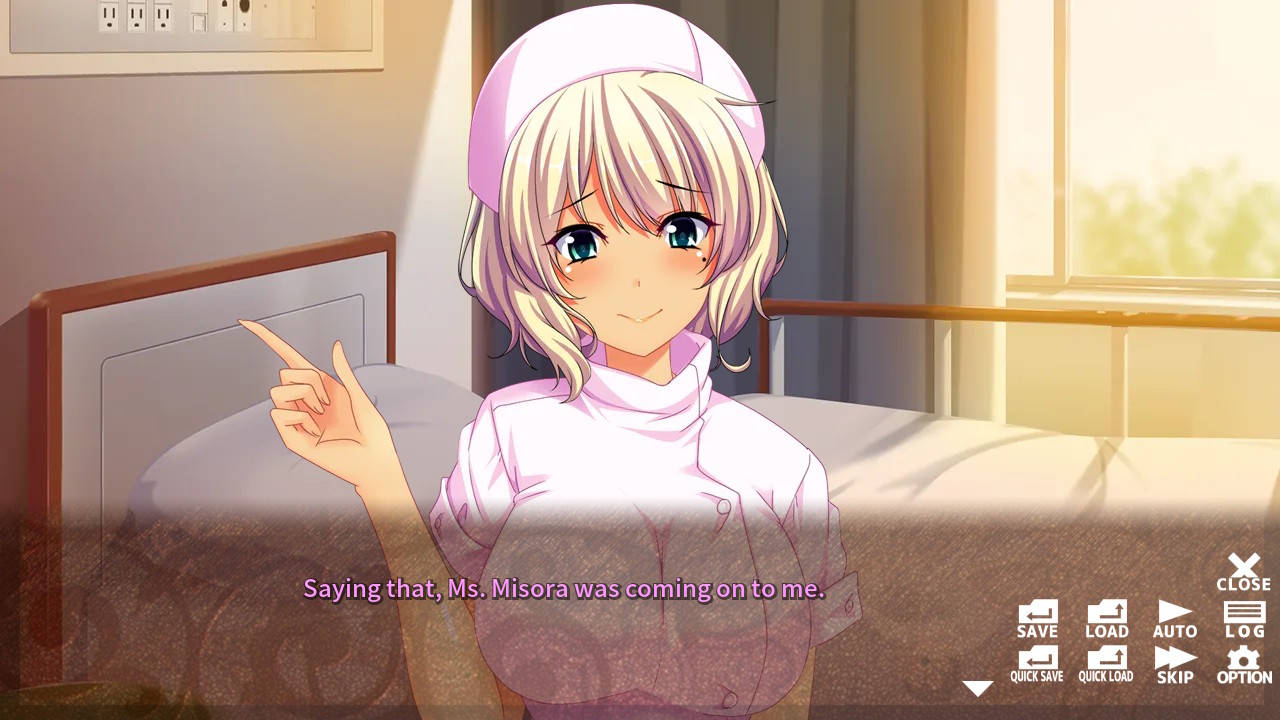Open the OPTION settings menu
The width and height of the screenshot is (1280, 720).
click(1243, 662)
